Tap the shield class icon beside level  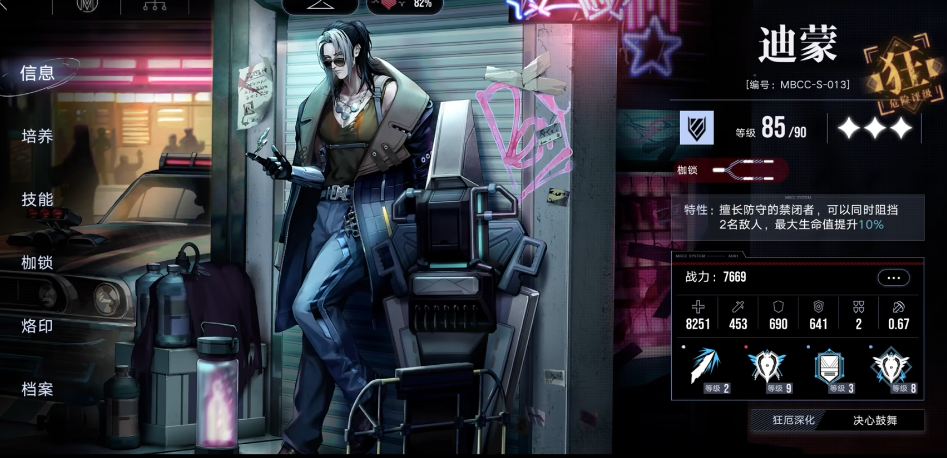(x=696, y=127)
